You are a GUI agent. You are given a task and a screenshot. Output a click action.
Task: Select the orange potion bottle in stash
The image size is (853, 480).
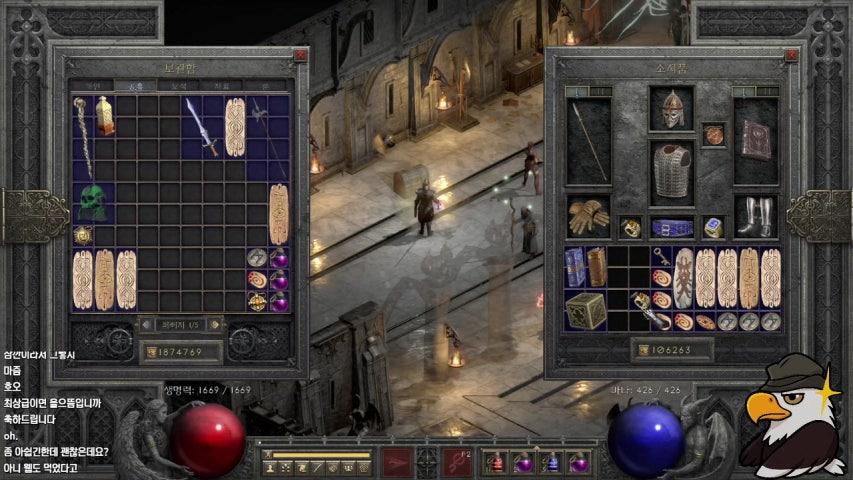click(x=104, y=115)
